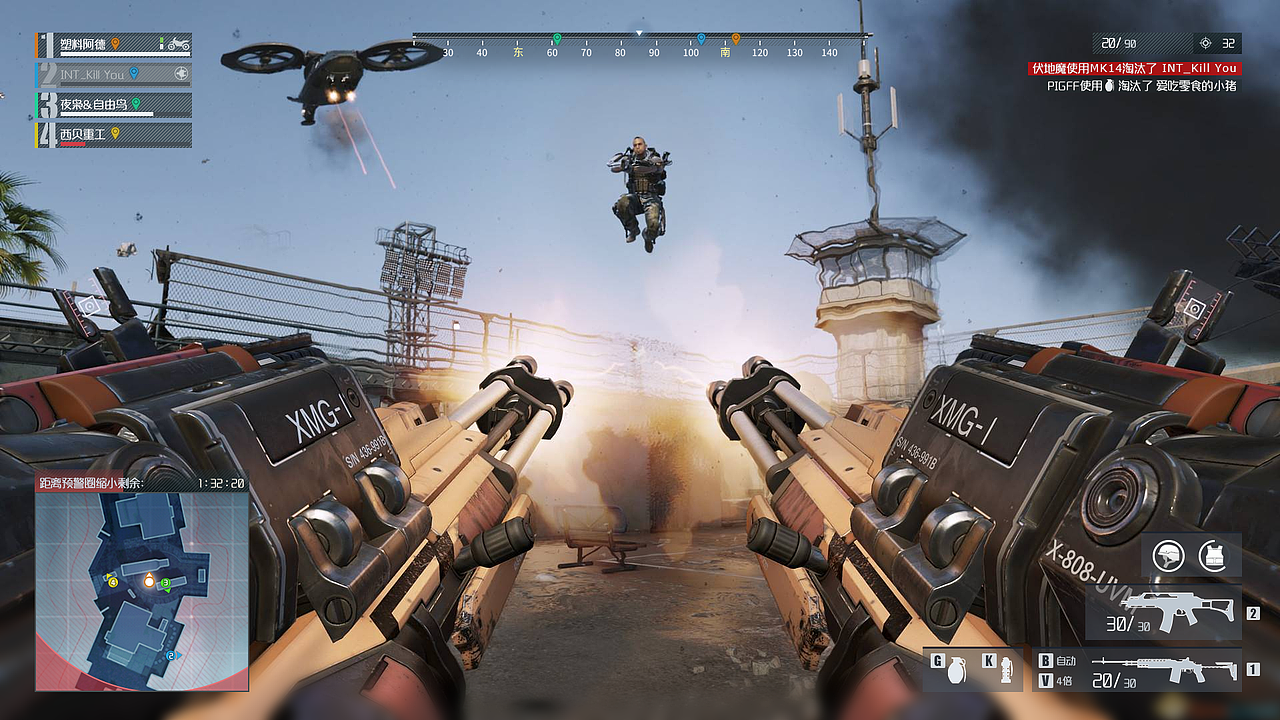Click the players remaining crosshair icon

tap(1205, 43)
